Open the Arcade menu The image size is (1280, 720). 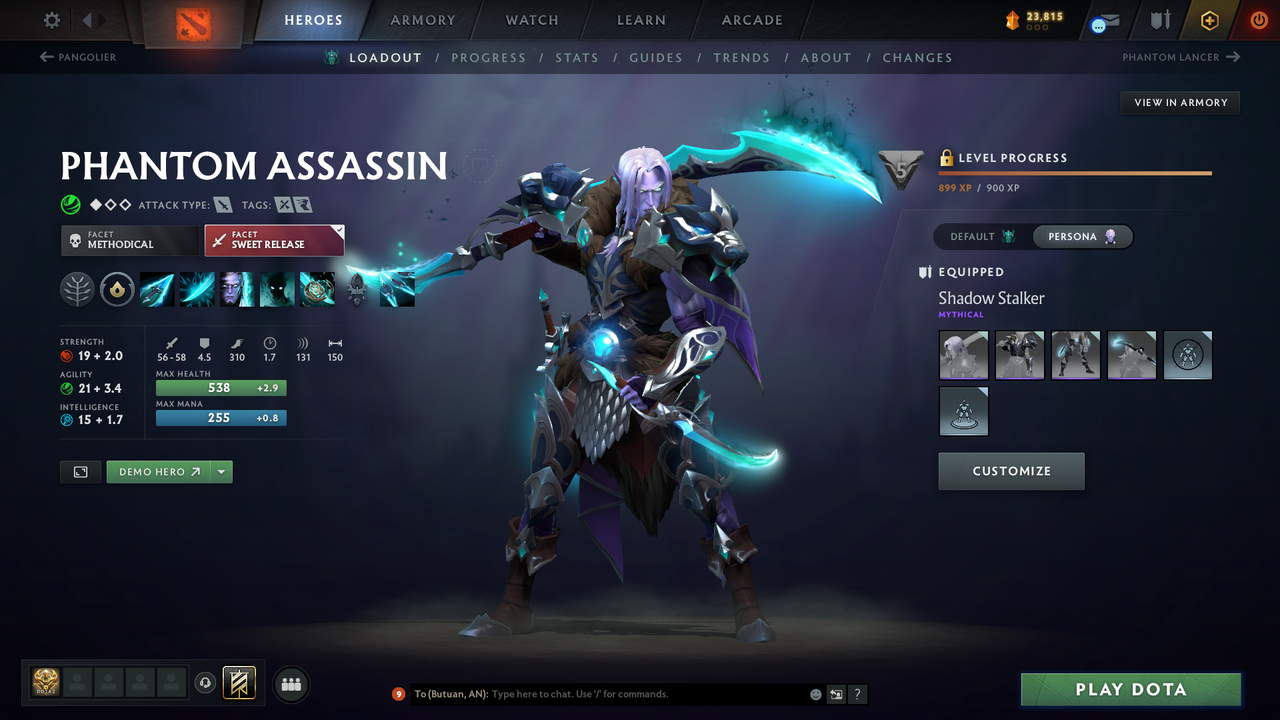pos(751,20)
